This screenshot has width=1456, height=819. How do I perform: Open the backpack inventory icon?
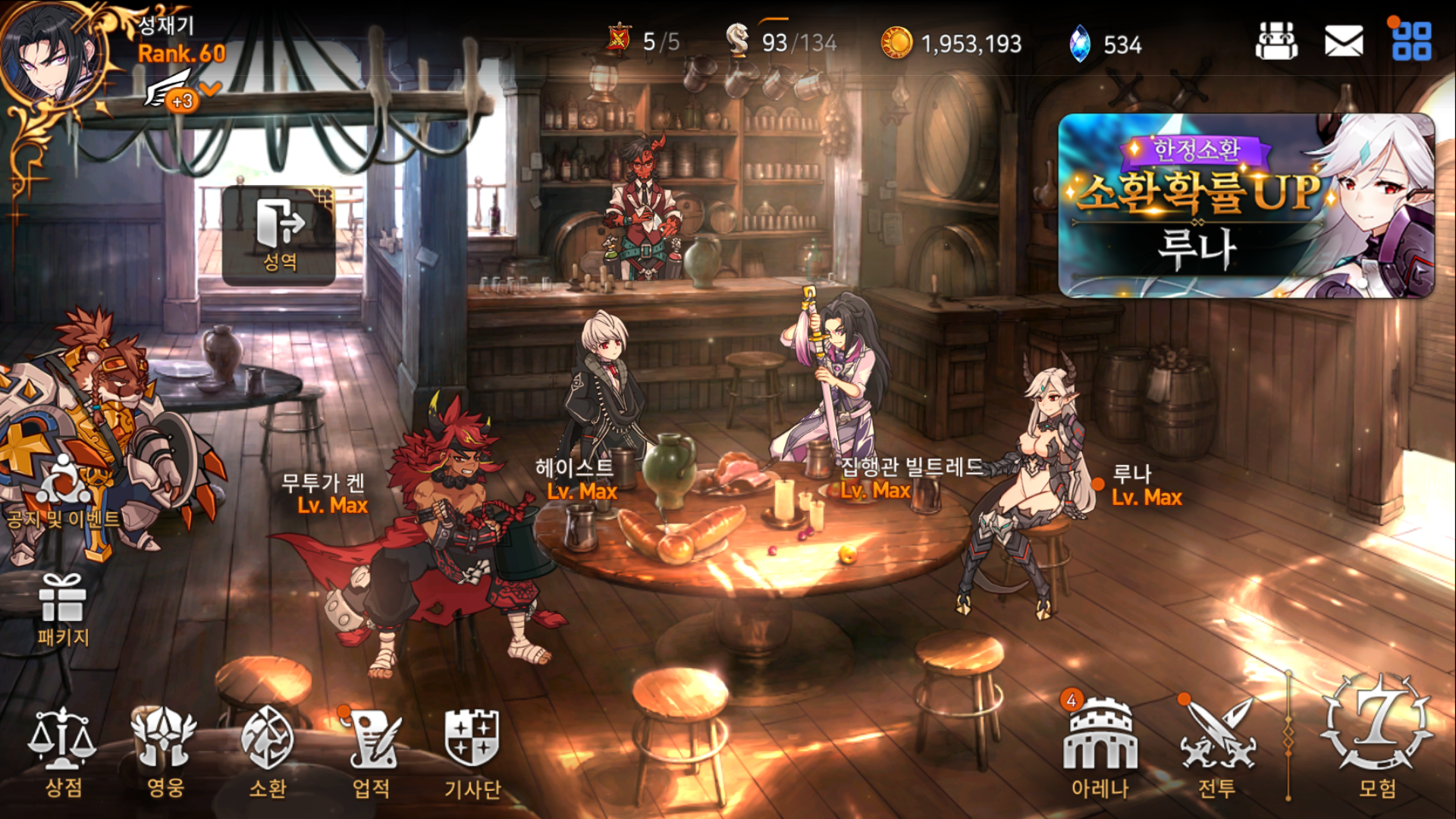click(1276, 41)
